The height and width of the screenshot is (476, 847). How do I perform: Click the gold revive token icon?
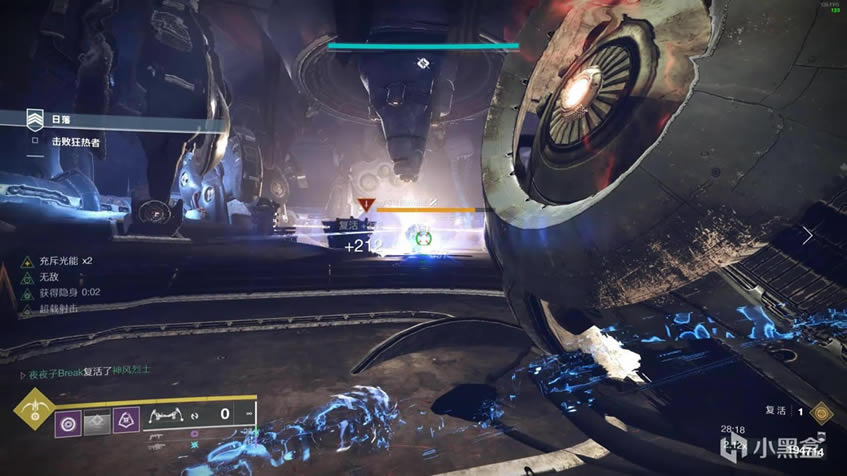coord(820,410)
